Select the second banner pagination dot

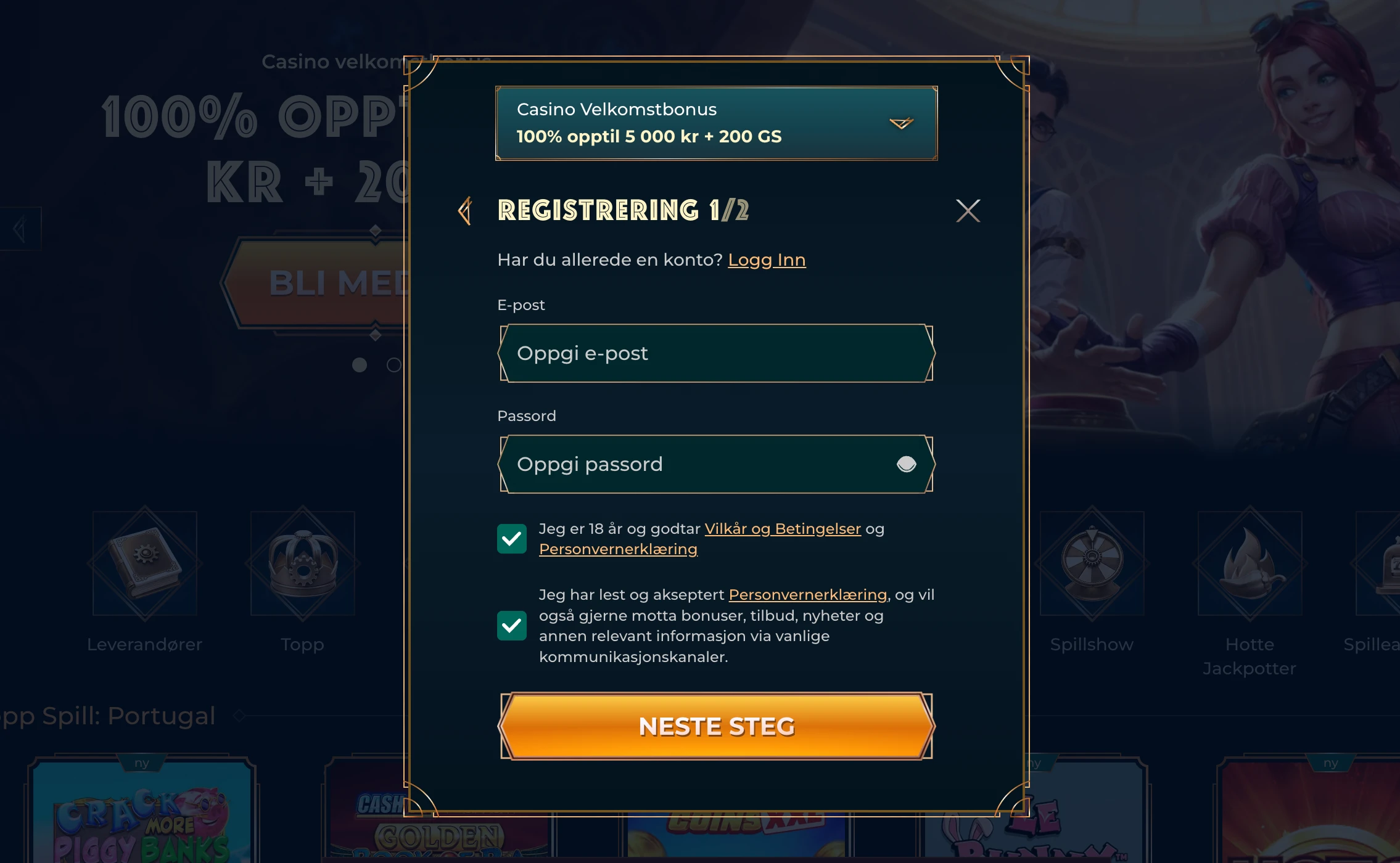pos(395,364)
